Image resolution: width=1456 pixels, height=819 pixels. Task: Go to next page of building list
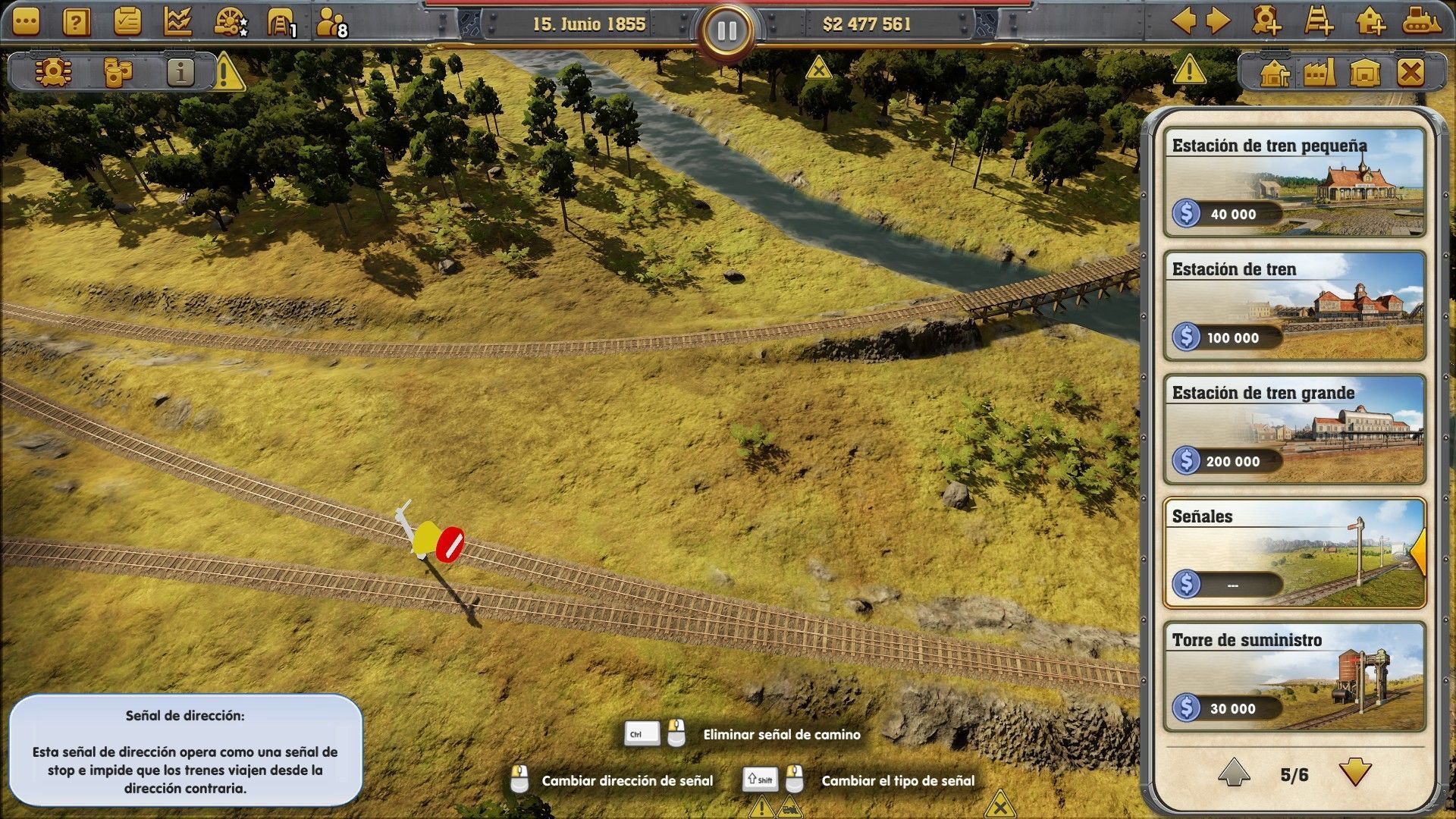pos(1354,773)
